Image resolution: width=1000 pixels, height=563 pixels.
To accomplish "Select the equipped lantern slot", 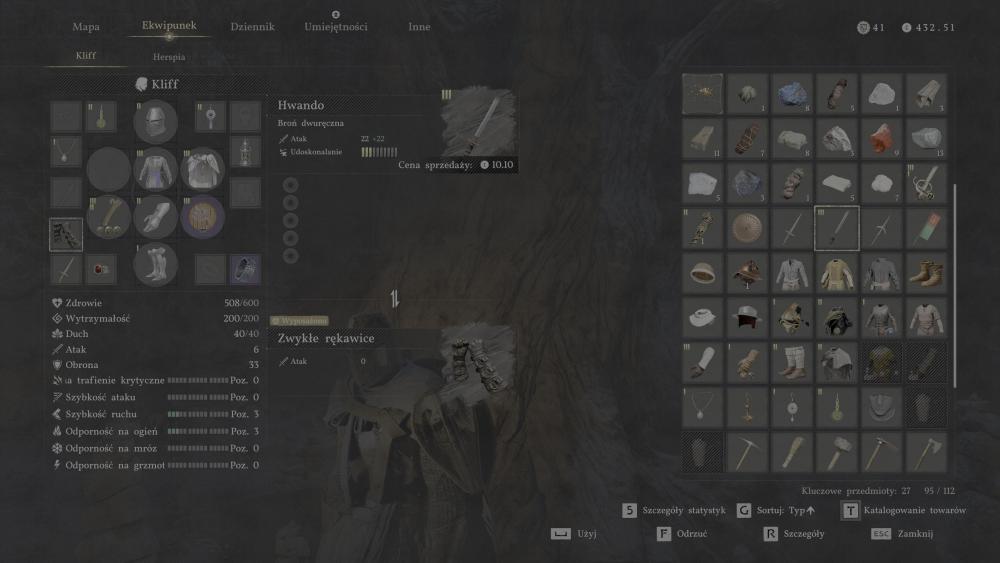I will coord(245,152).
